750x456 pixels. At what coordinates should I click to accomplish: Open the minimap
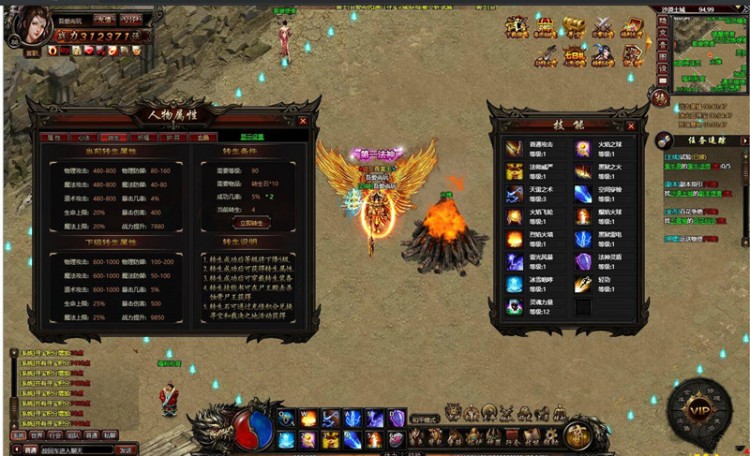[x=704, y=45]
